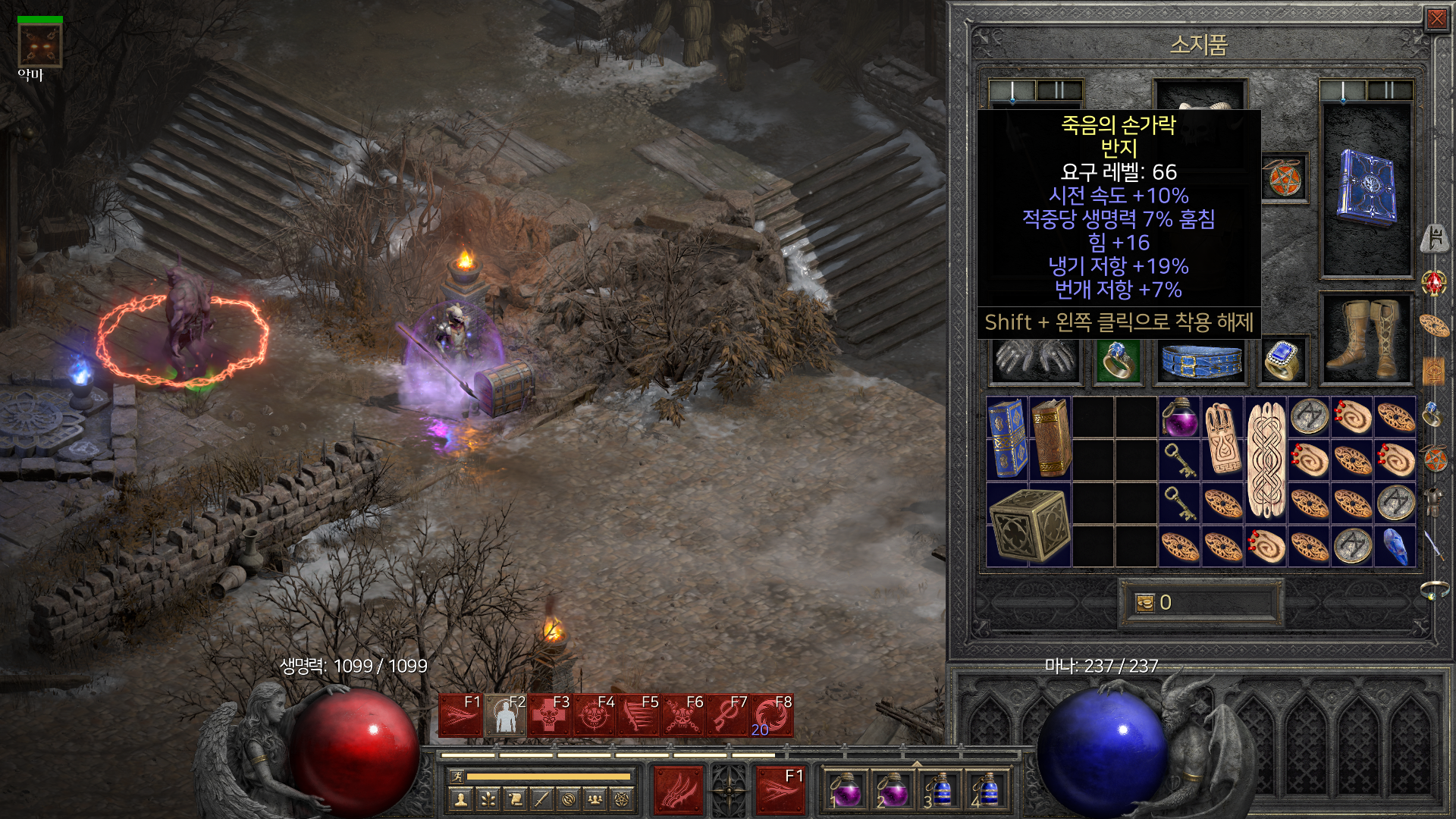Select the F3 skull cross skill
Viewport: 1456px width, 819px height.
[x=550, y=715]
